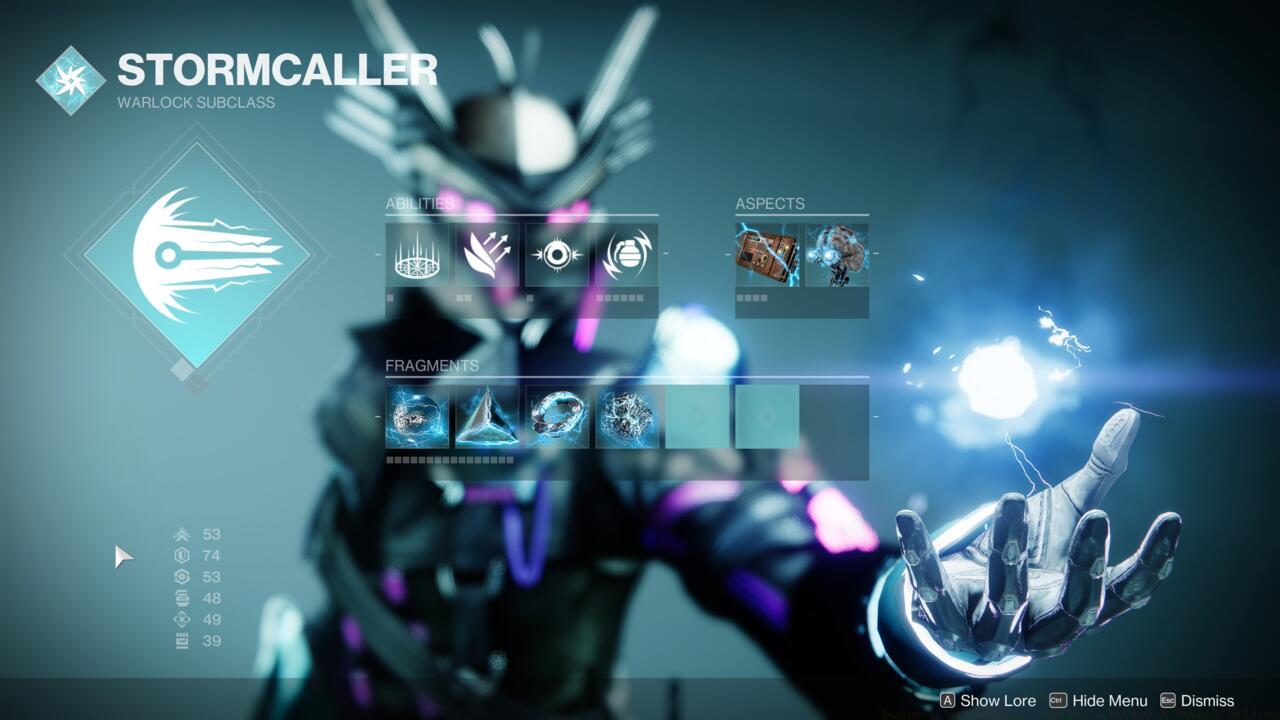1280x720 pixels.
Task: Open the ring-shaped arc fragment
Action: 557,417
